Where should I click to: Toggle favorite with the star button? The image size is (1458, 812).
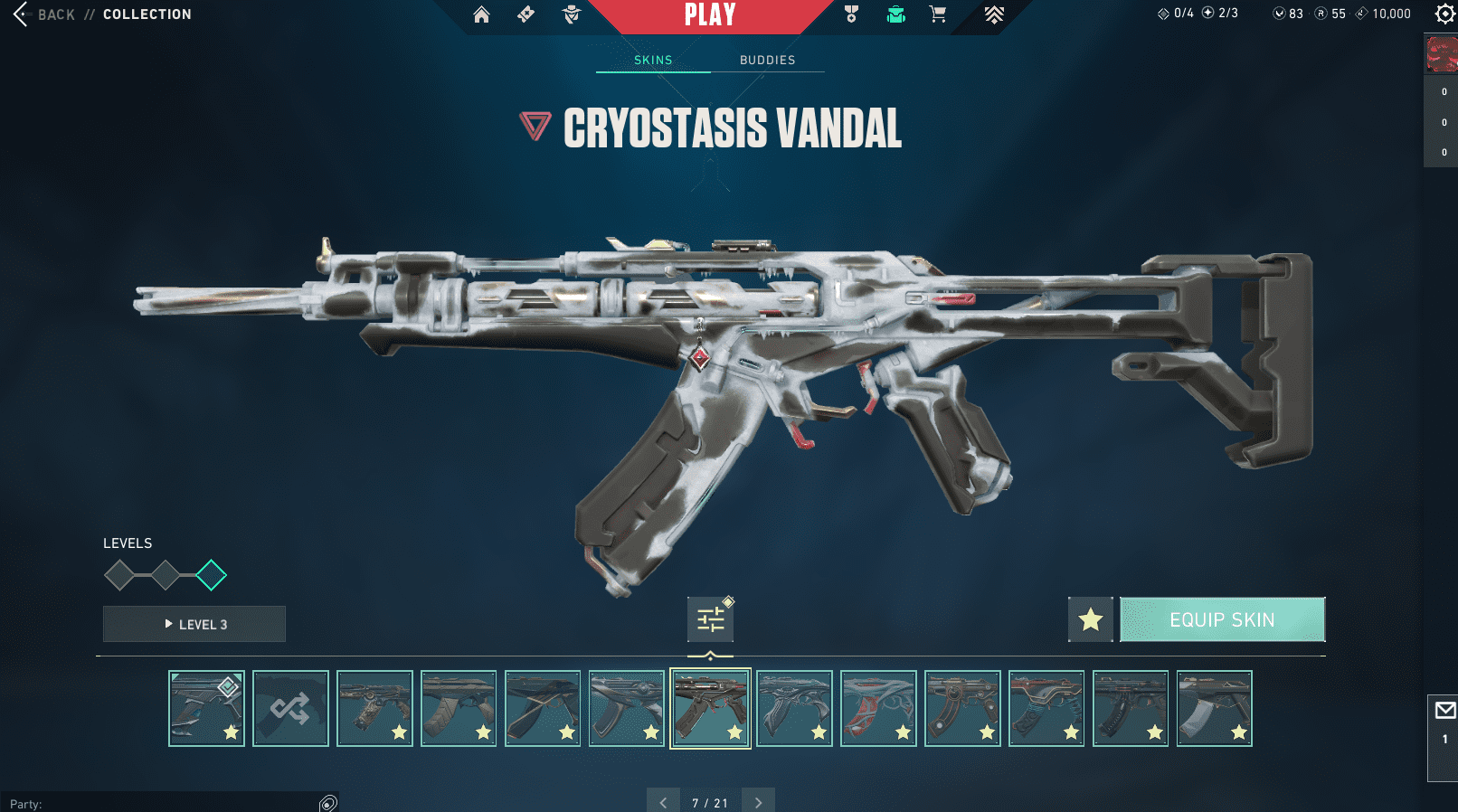click(1090, 619)
